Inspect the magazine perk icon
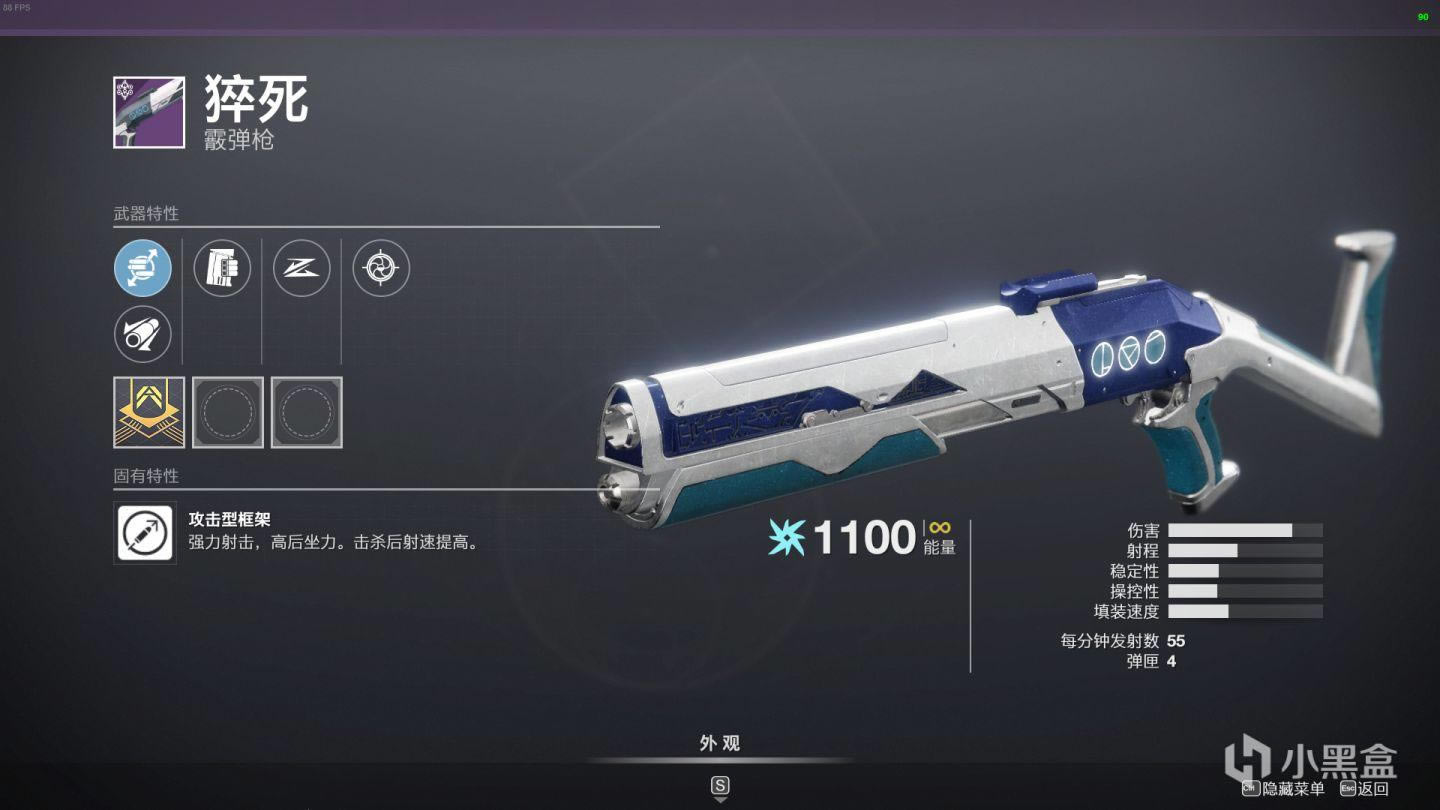 tap(222, 268)
